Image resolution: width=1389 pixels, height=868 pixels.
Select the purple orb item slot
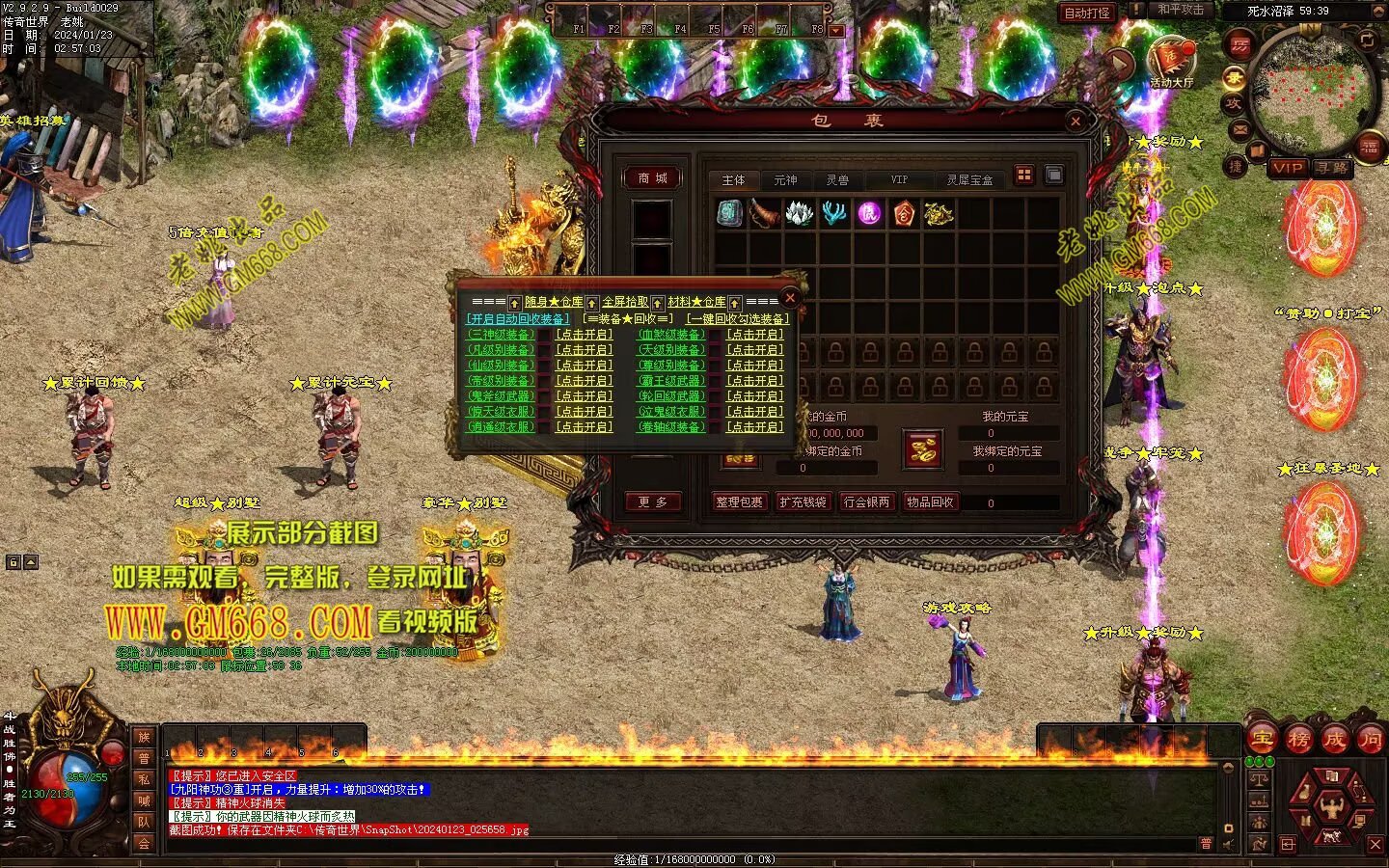coord(869,213)
